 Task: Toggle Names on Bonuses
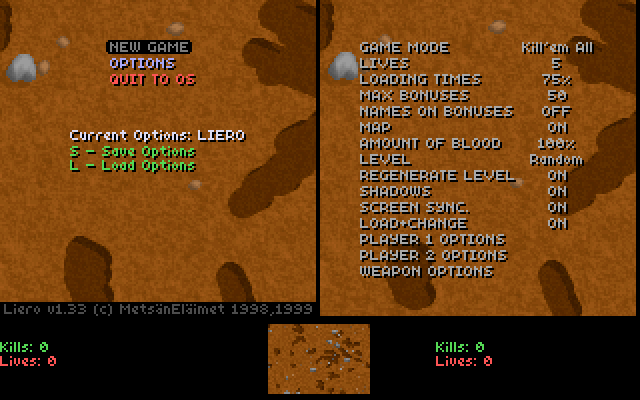pos(435,111)
